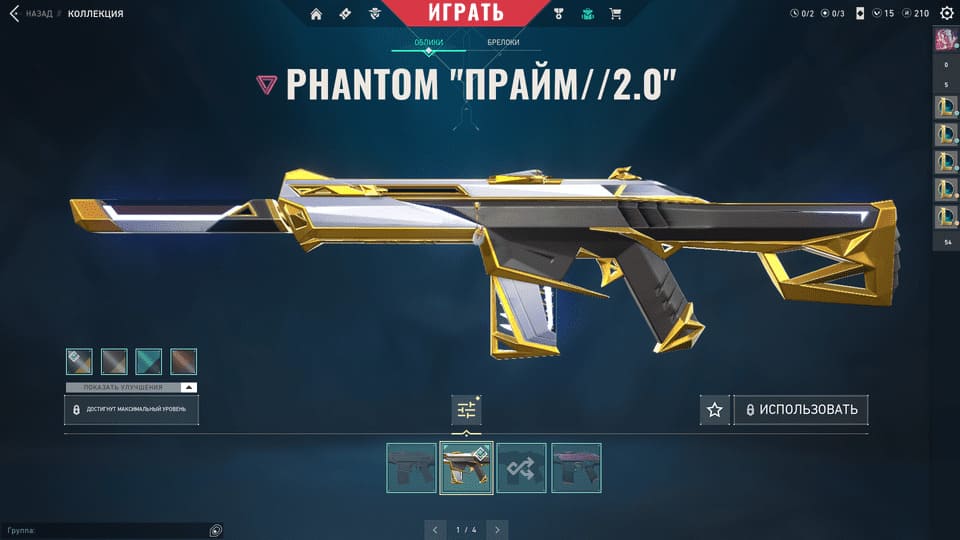Go to the next skins page arrow

[x=497, y=529]
